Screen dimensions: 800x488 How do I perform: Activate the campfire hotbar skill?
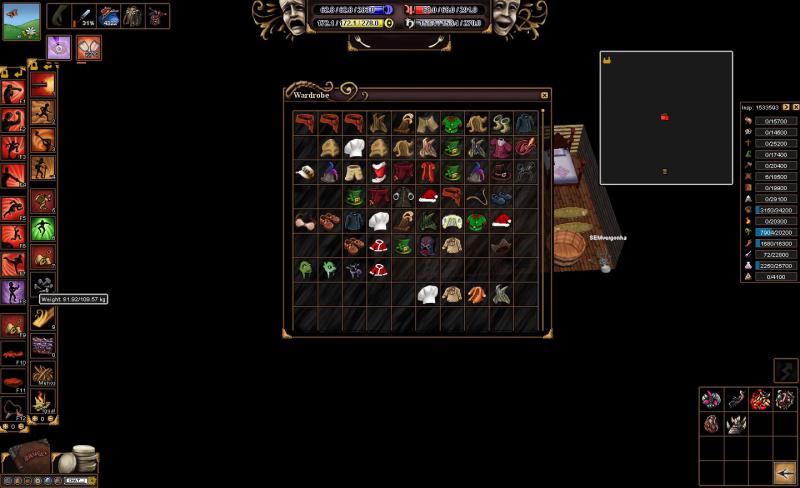click(42, 402)
